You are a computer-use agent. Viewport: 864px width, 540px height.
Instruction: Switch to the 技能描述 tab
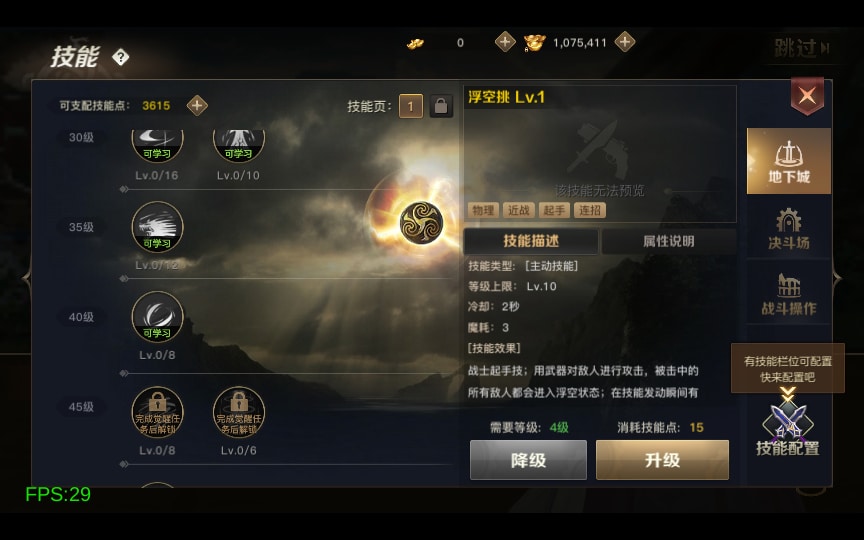pos(531,241)
